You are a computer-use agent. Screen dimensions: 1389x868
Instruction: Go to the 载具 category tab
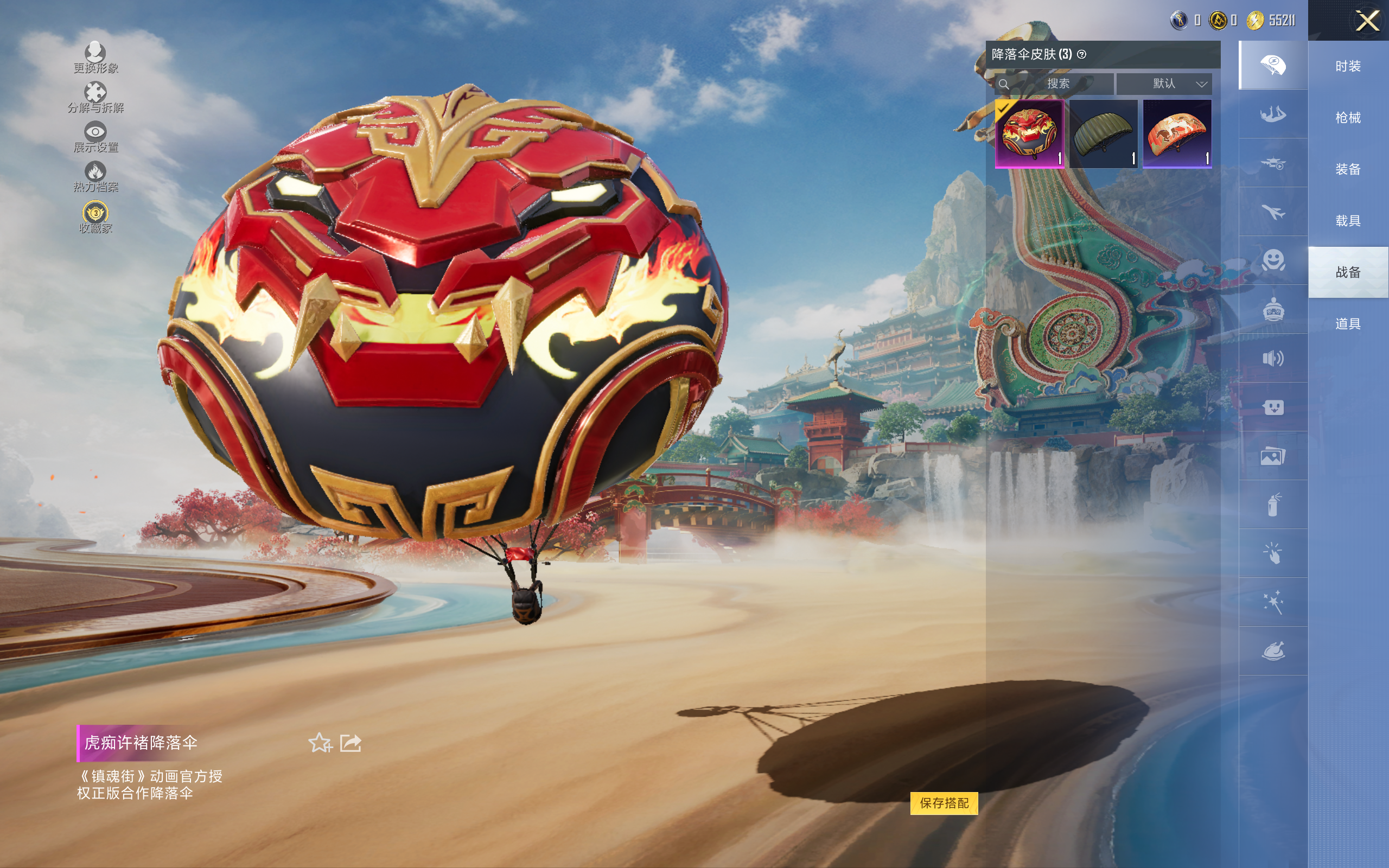point(1348,221)
